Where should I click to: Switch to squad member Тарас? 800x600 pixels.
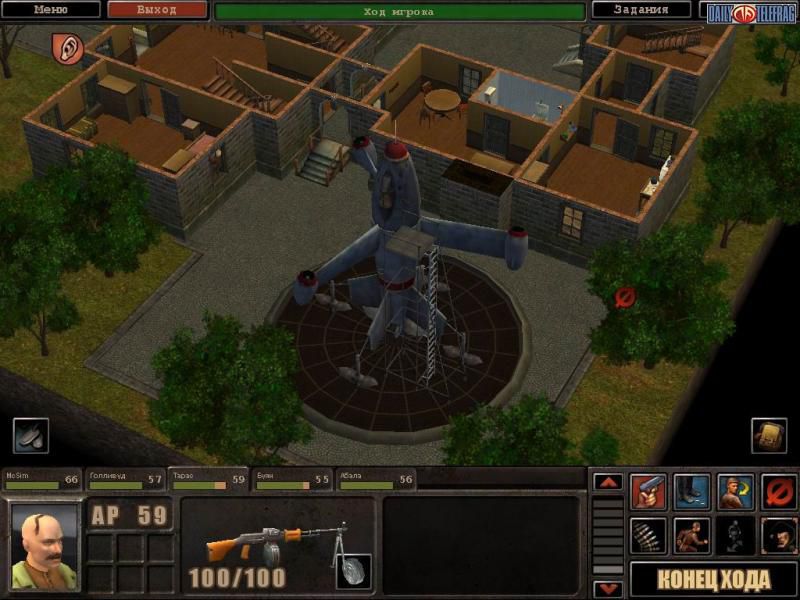coord(208,481)
